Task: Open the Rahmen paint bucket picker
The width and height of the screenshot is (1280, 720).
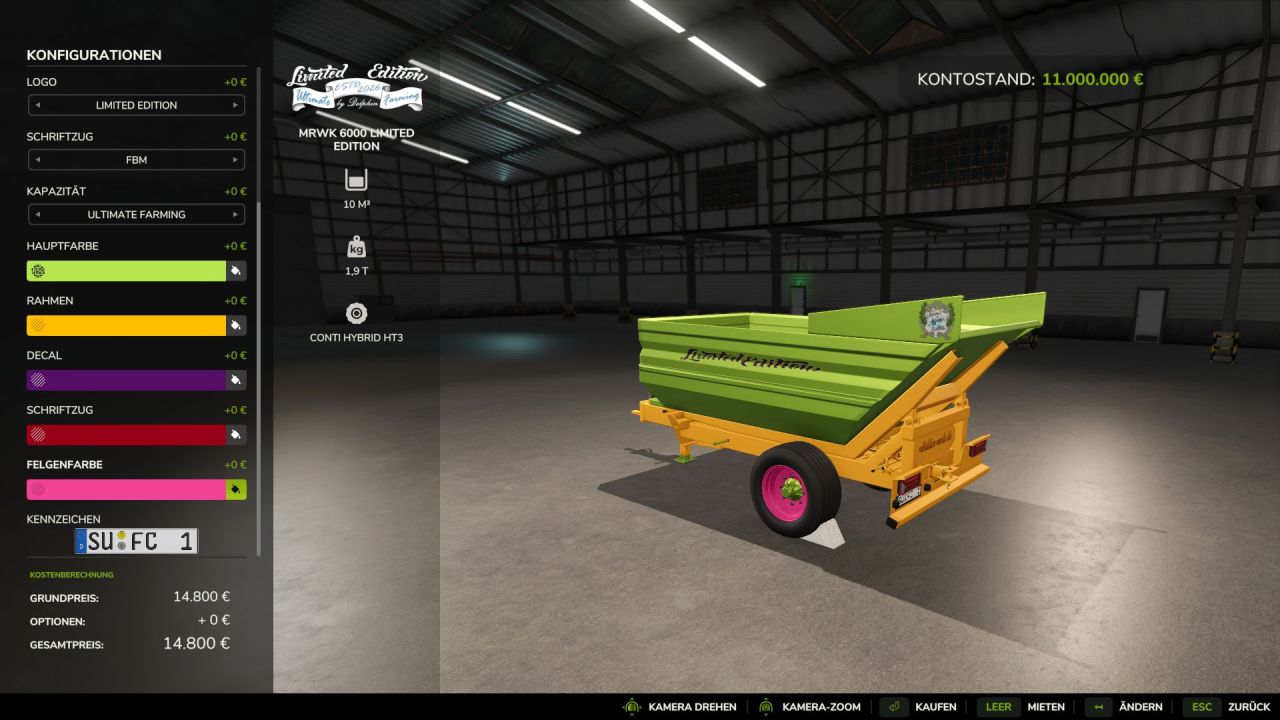Action: pyautogui.click(x=236, y=325)
